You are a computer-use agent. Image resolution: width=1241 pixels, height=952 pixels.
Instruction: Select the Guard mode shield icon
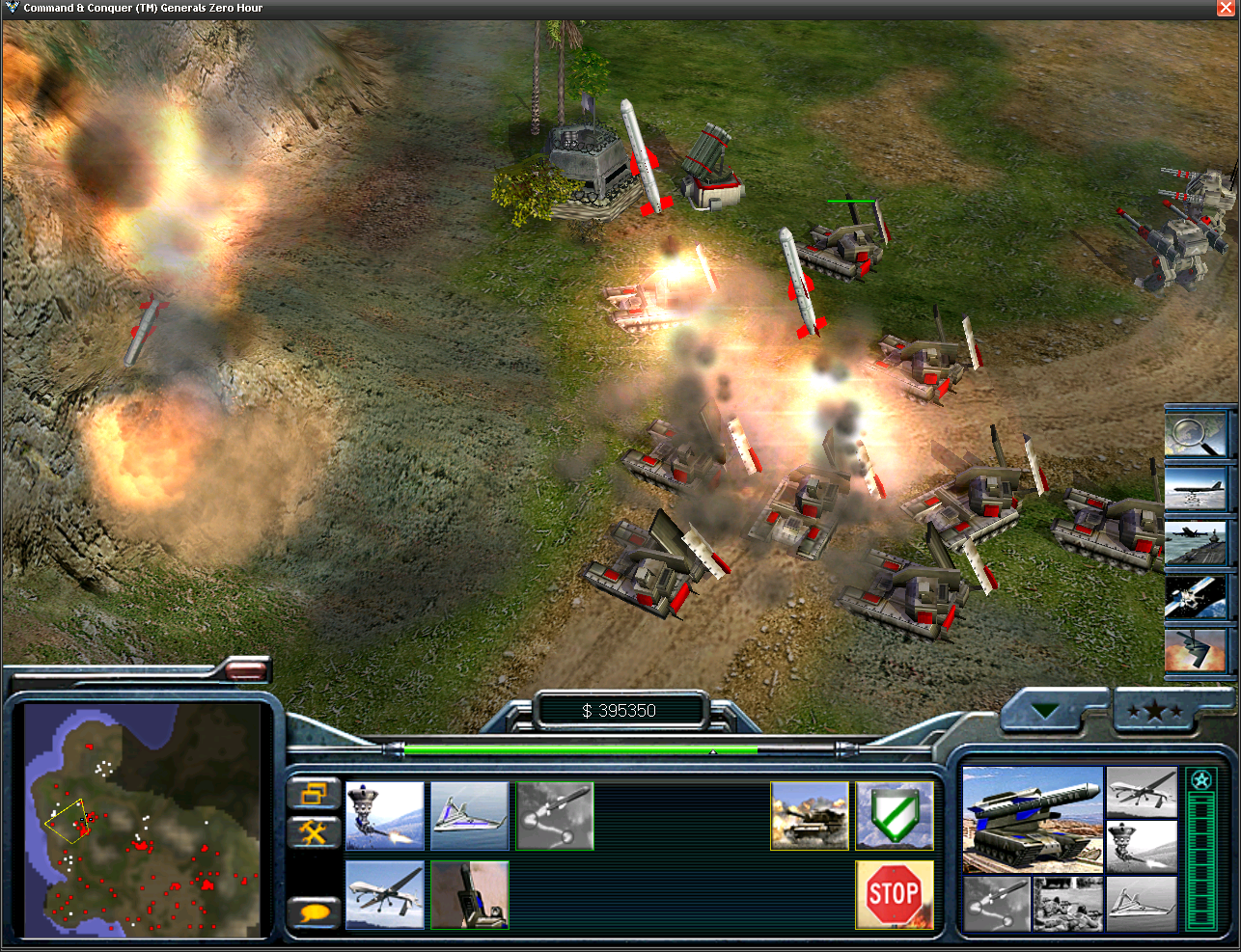(895, 816)
